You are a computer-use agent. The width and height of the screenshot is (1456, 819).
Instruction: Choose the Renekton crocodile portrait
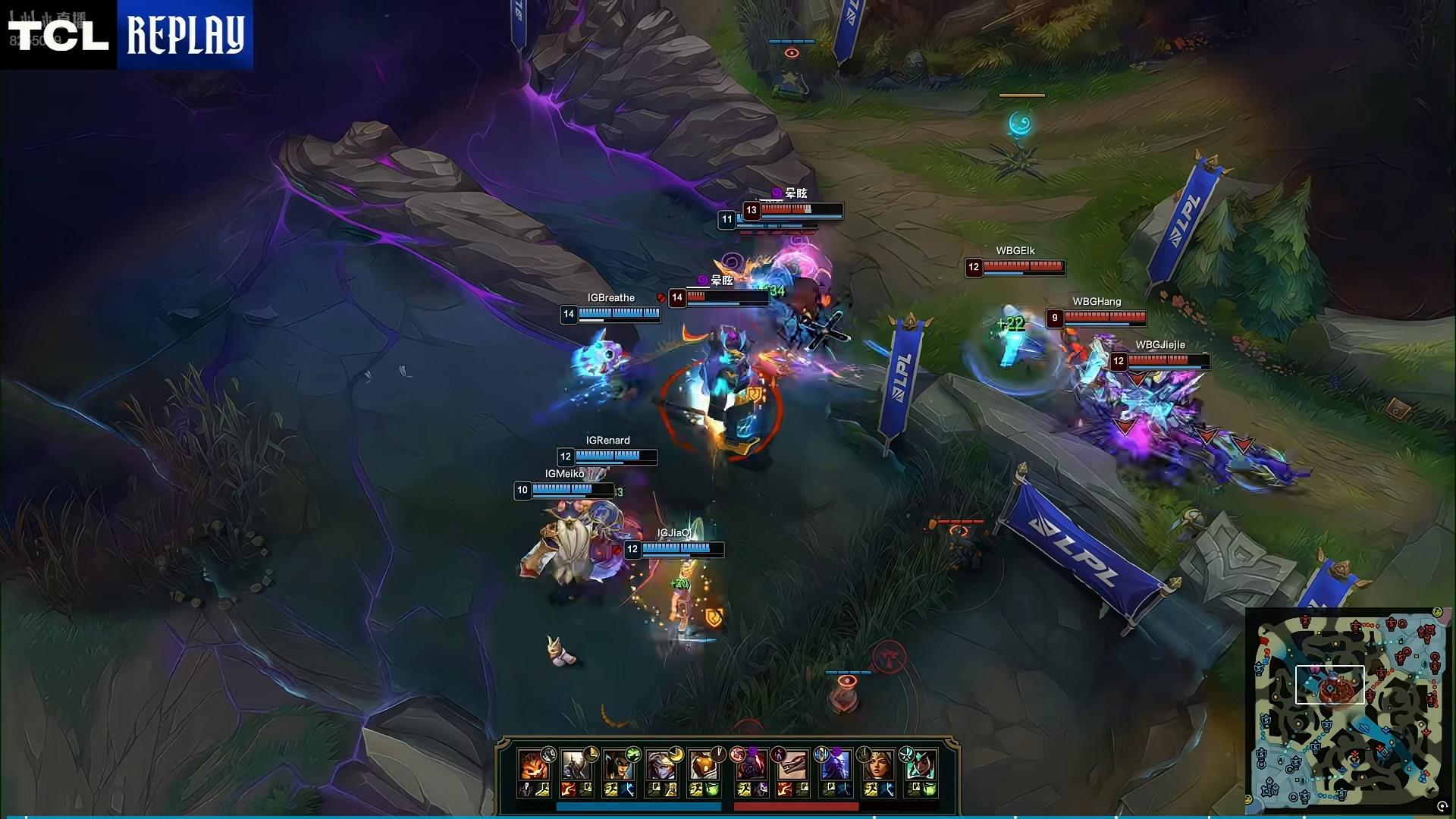pyautogui.click(x=792, y=766)
